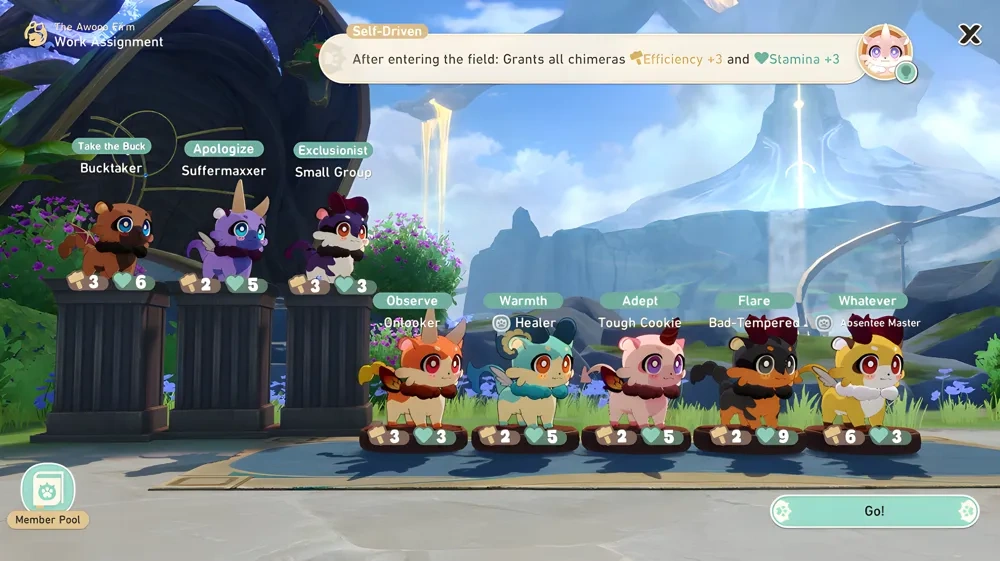Click the Self-Driven chimera portrait
Screen dimensions: 1000x561
[885, 52]
